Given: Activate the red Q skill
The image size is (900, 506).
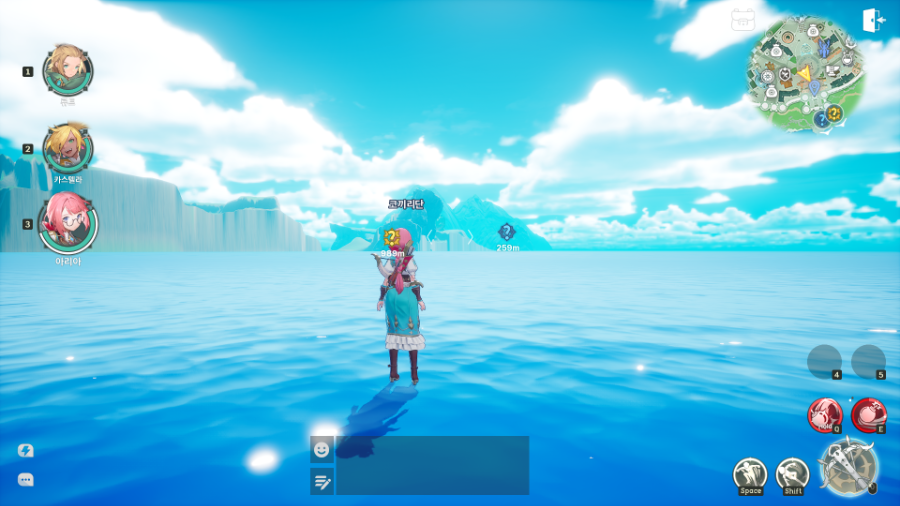Looking at the screenshot, I should click(825, 414).
